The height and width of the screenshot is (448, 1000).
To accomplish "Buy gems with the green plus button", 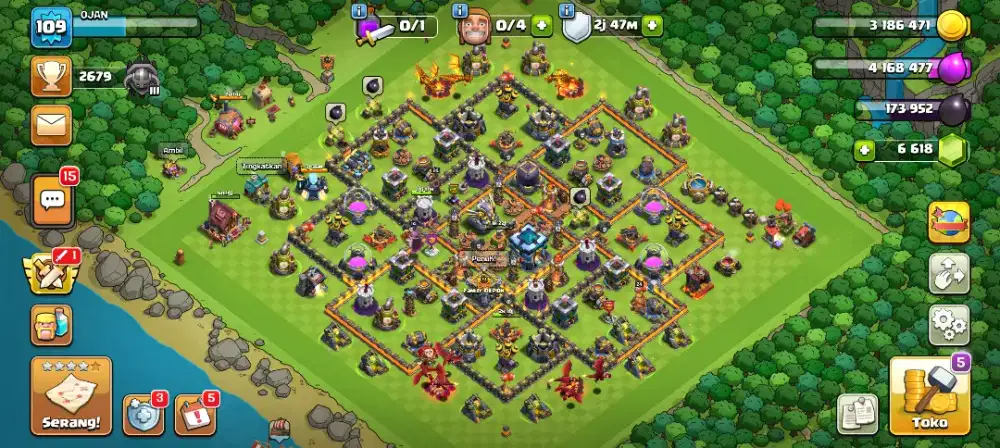I will click(866, 150).
